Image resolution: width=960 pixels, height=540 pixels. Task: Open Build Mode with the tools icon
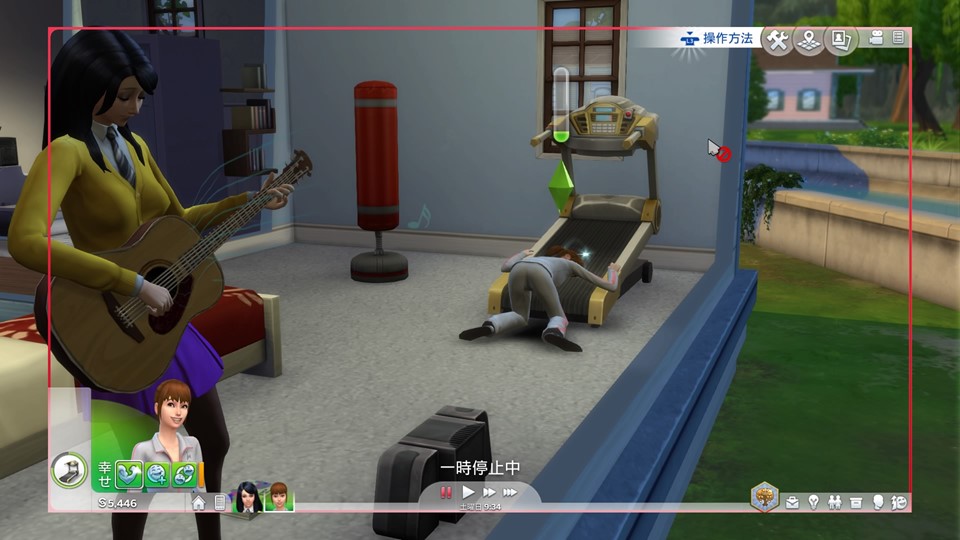pos(777,40)
